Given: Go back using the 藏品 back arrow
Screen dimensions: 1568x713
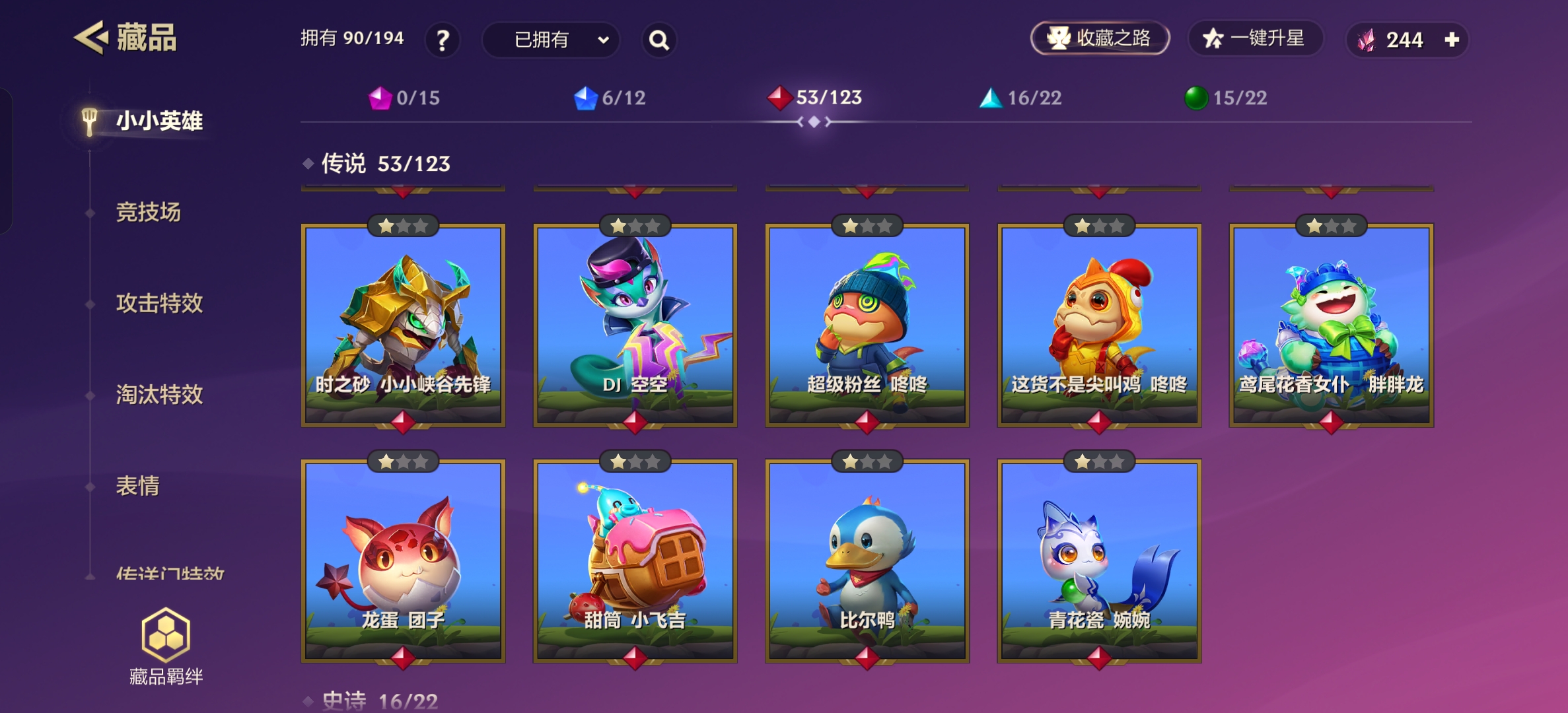Looking at the screenshot, I should click(90, 38).
